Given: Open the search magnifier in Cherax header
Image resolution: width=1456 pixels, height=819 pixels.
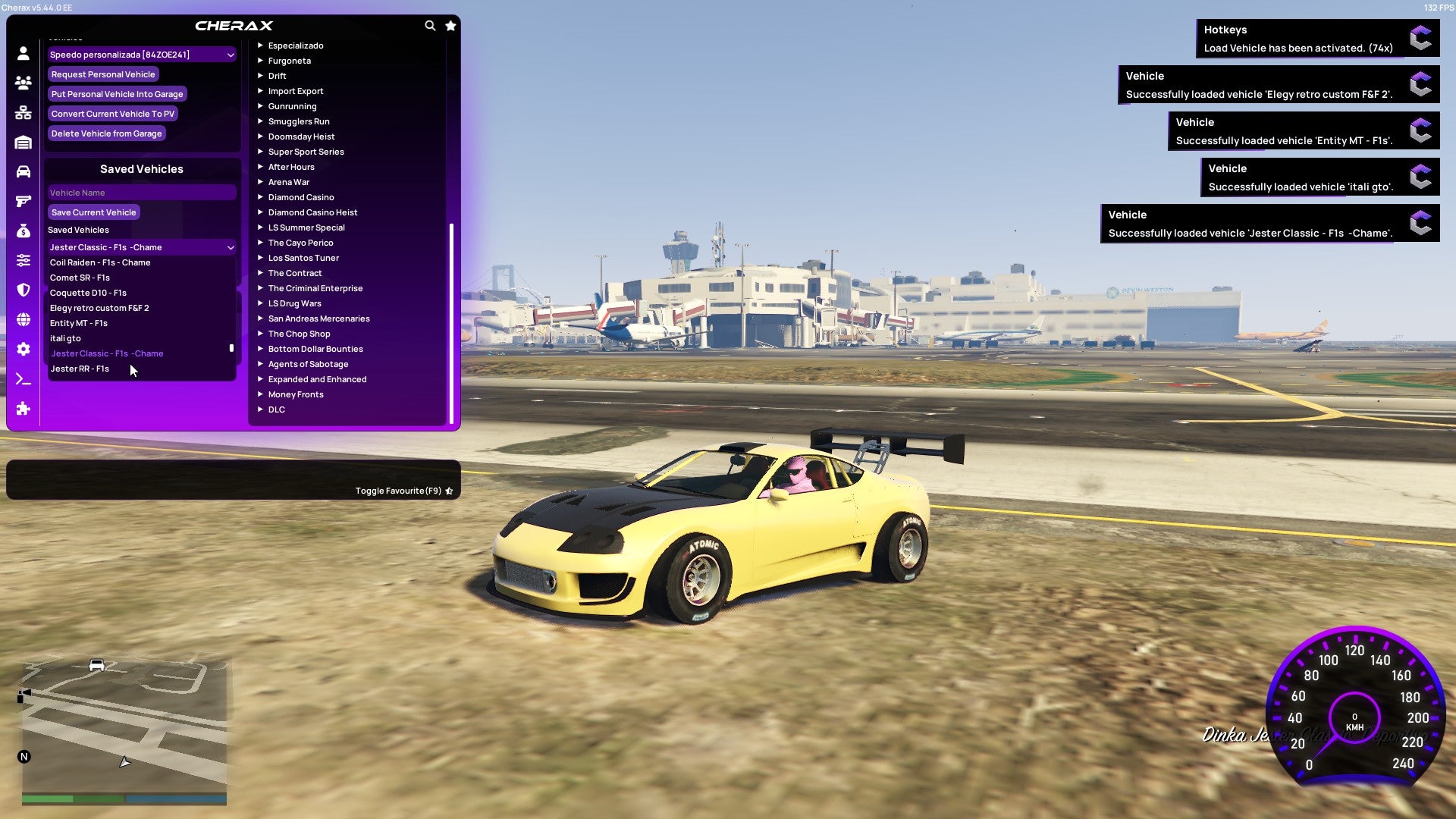Looking at the screenshot, I should point(430,25).
